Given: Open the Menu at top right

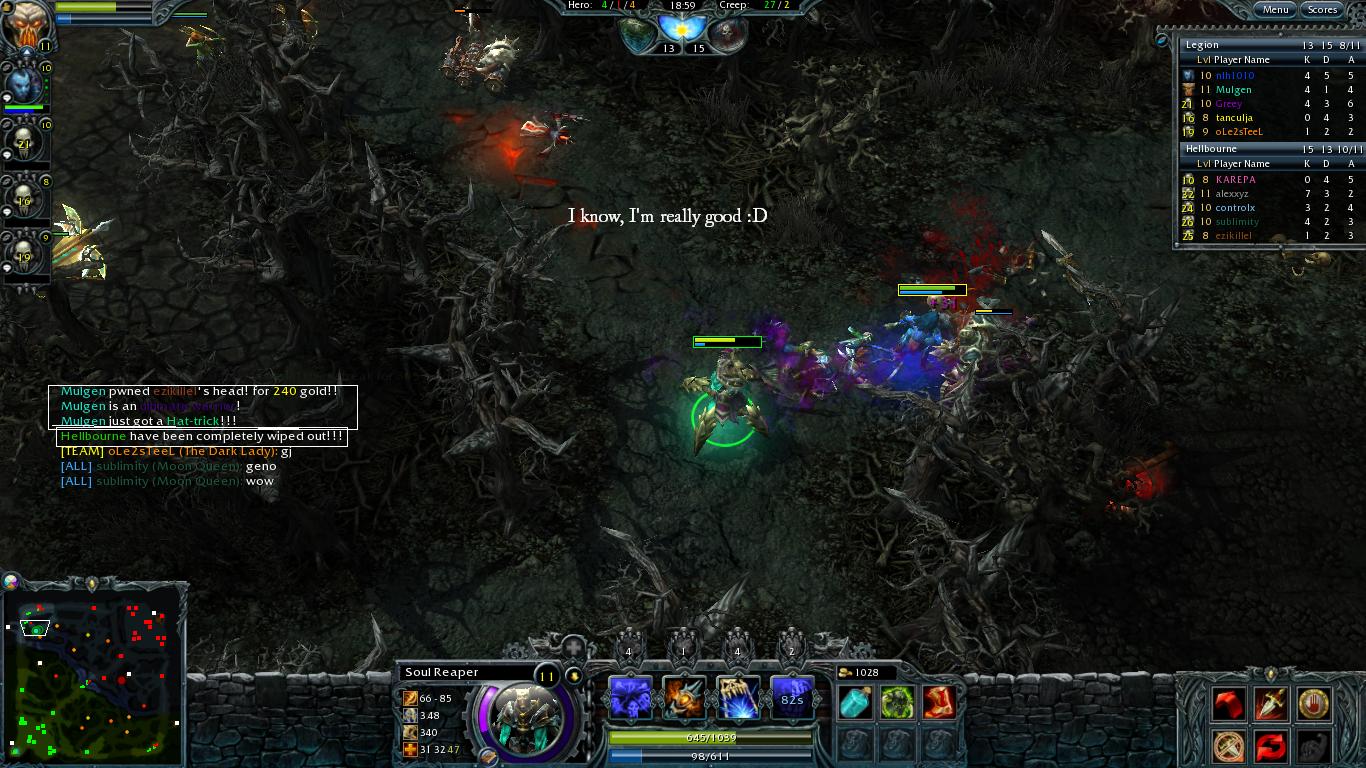Looking at the screenshot, I should (1275, 9).
